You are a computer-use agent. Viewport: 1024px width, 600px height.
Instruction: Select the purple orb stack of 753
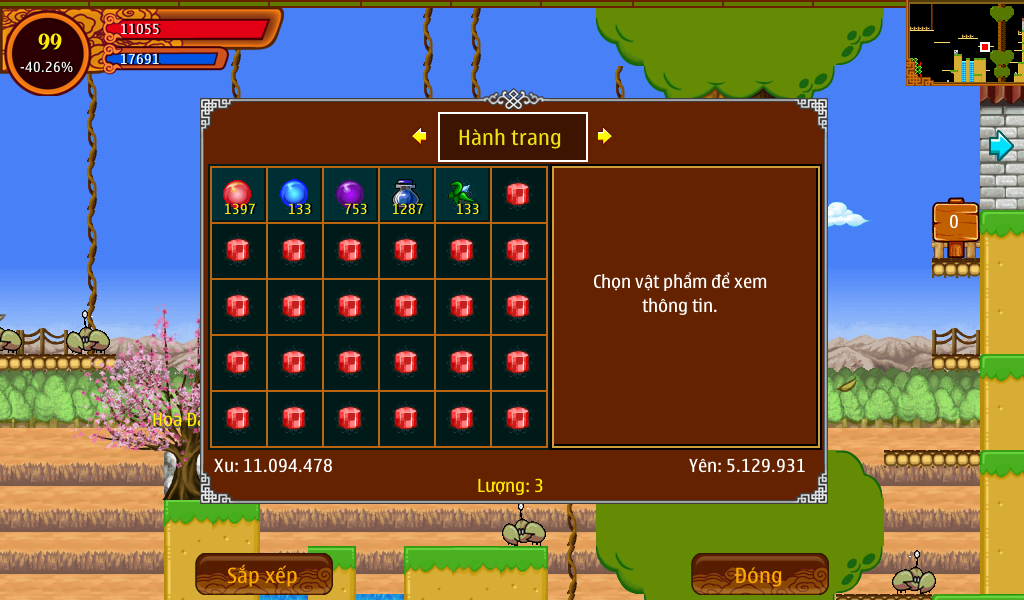coord(350,194)
